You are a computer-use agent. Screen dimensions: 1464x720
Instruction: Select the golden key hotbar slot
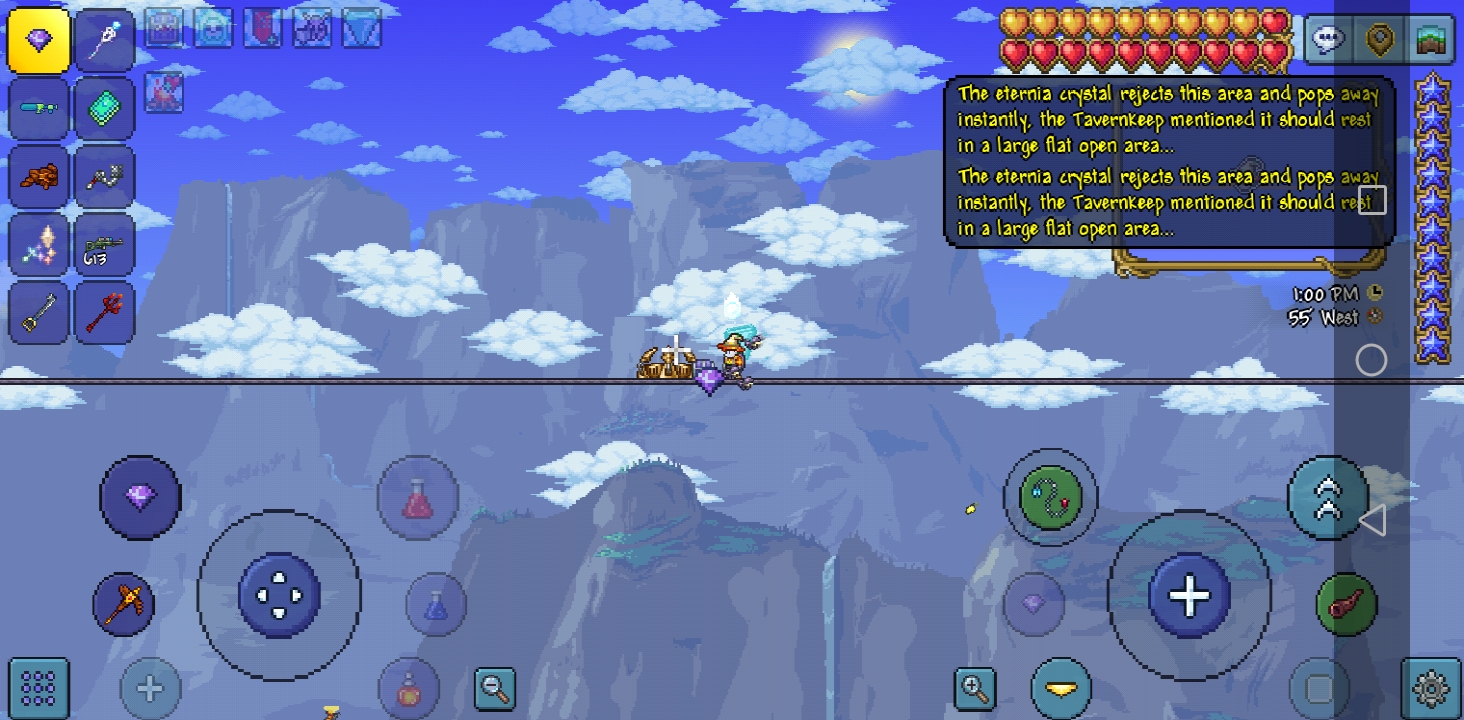39,314
